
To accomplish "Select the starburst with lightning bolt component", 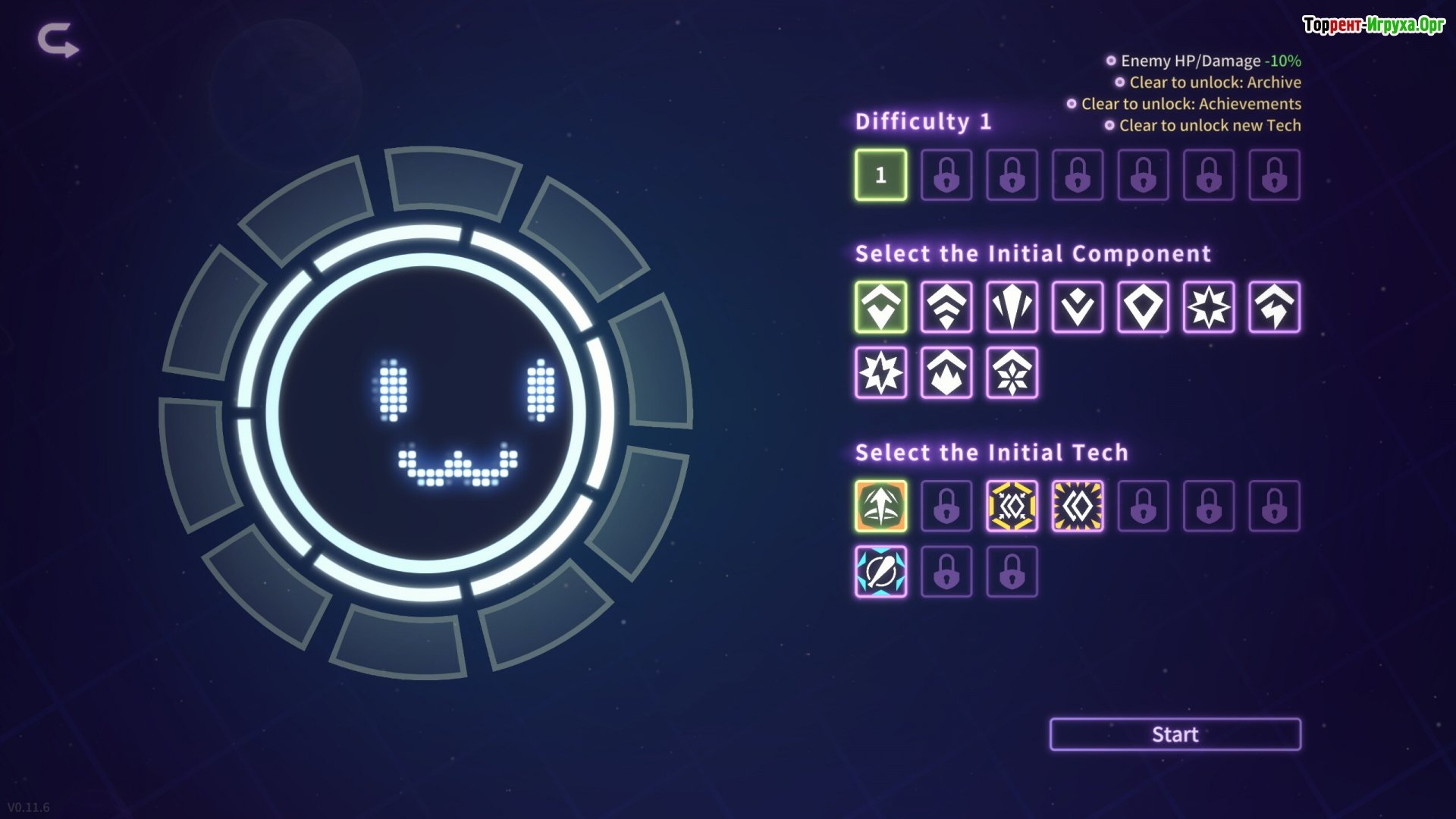I will 880,372.
